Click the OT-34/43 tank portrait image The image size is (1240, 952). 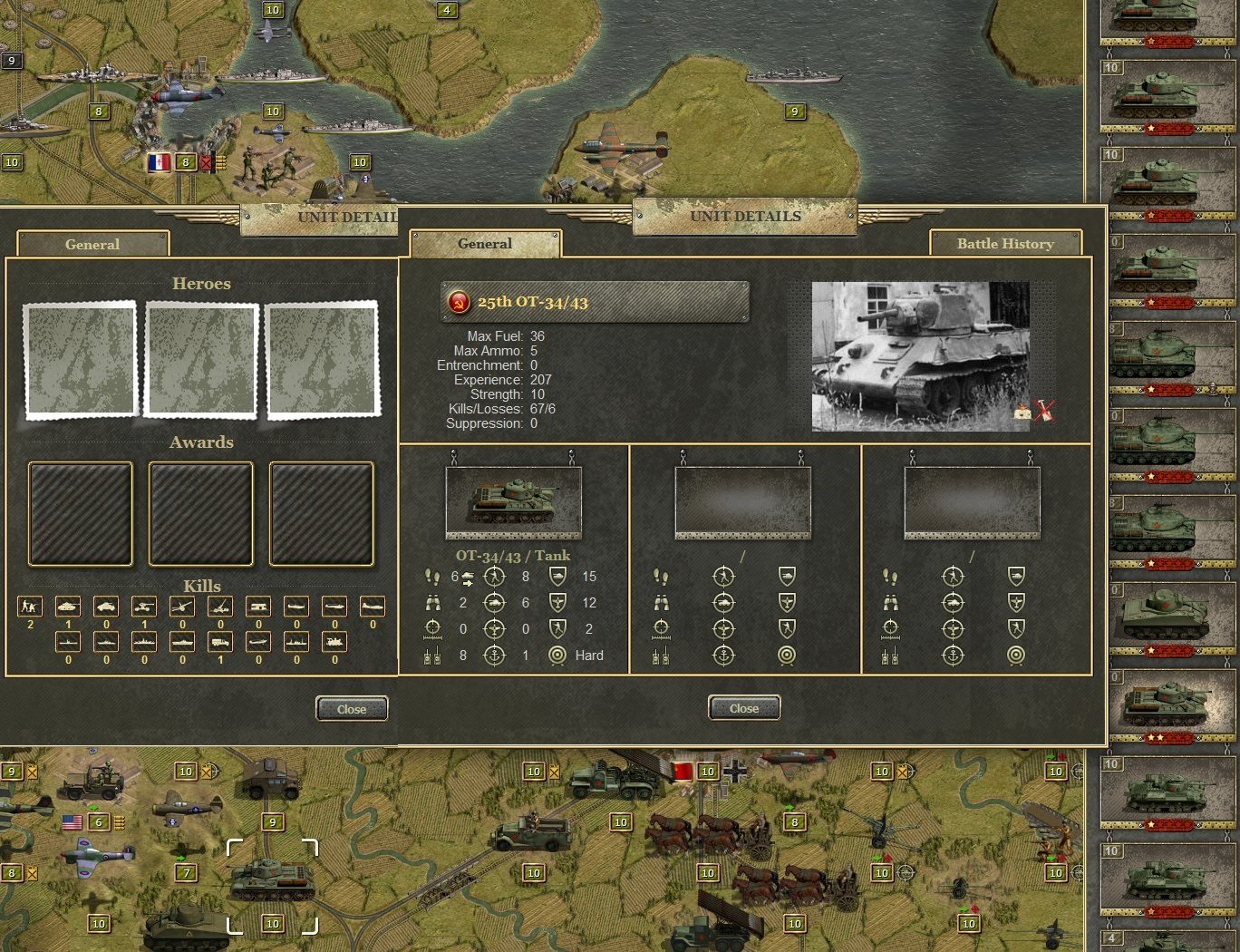pos(512,500)
